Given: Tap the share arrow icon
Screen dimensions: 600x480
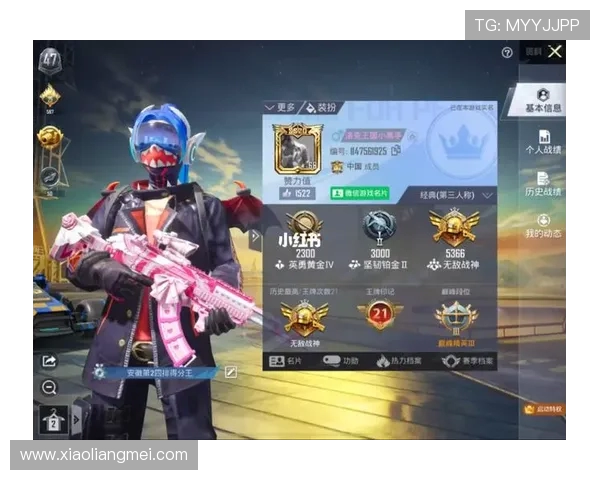Looking at the screenshot, I should [x=49, y=361].
